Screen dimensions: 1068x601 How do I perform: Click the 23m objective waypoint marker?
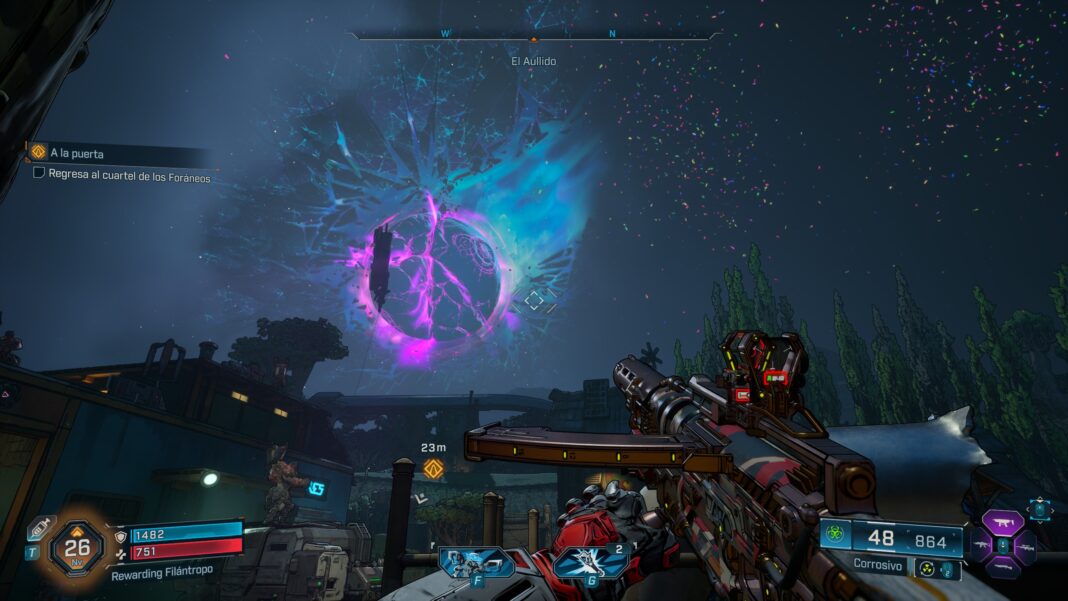(433, 467)
